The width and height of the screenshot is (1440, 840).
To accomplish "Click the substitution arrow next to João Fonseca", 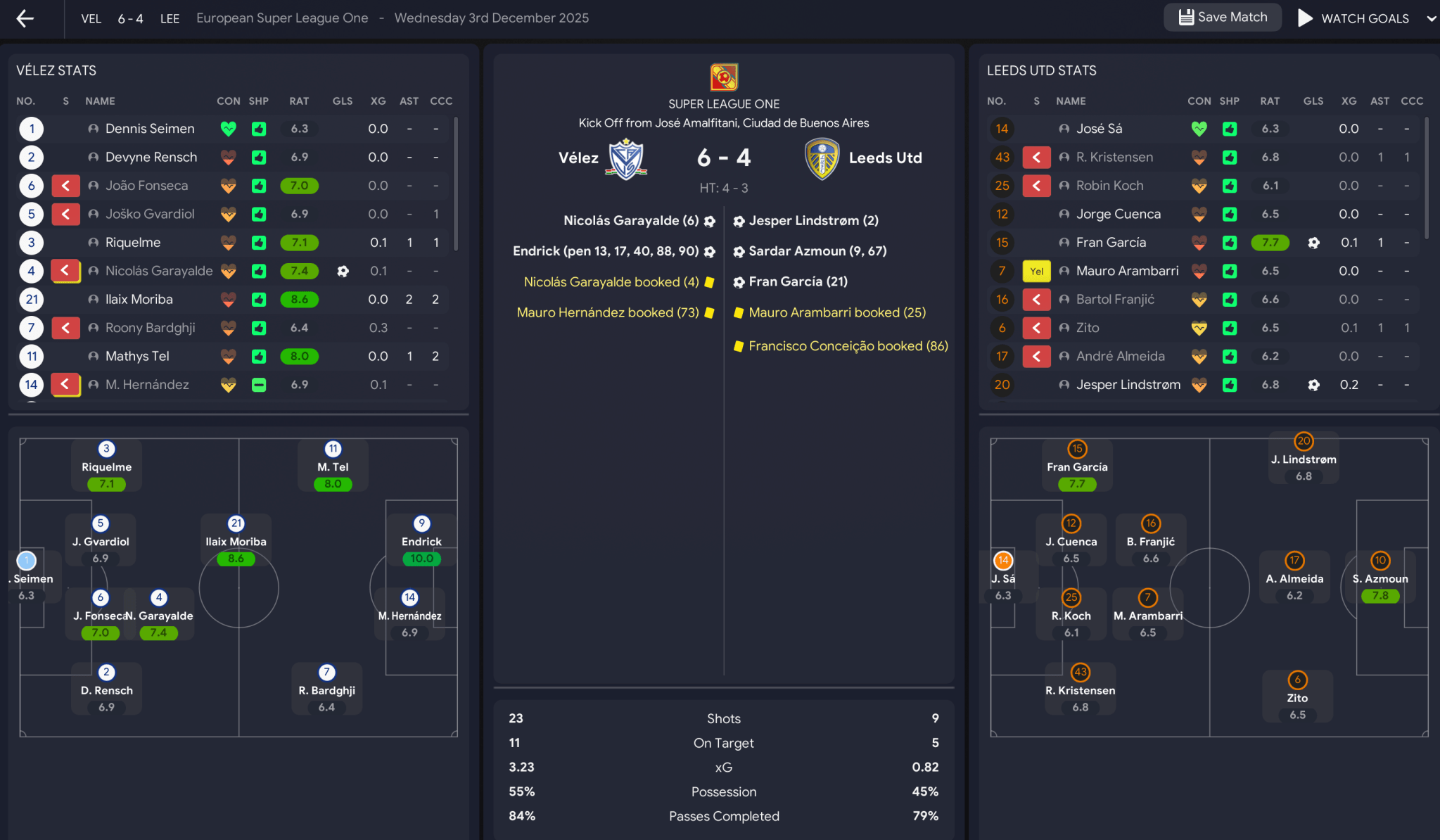I will [65, 185].
